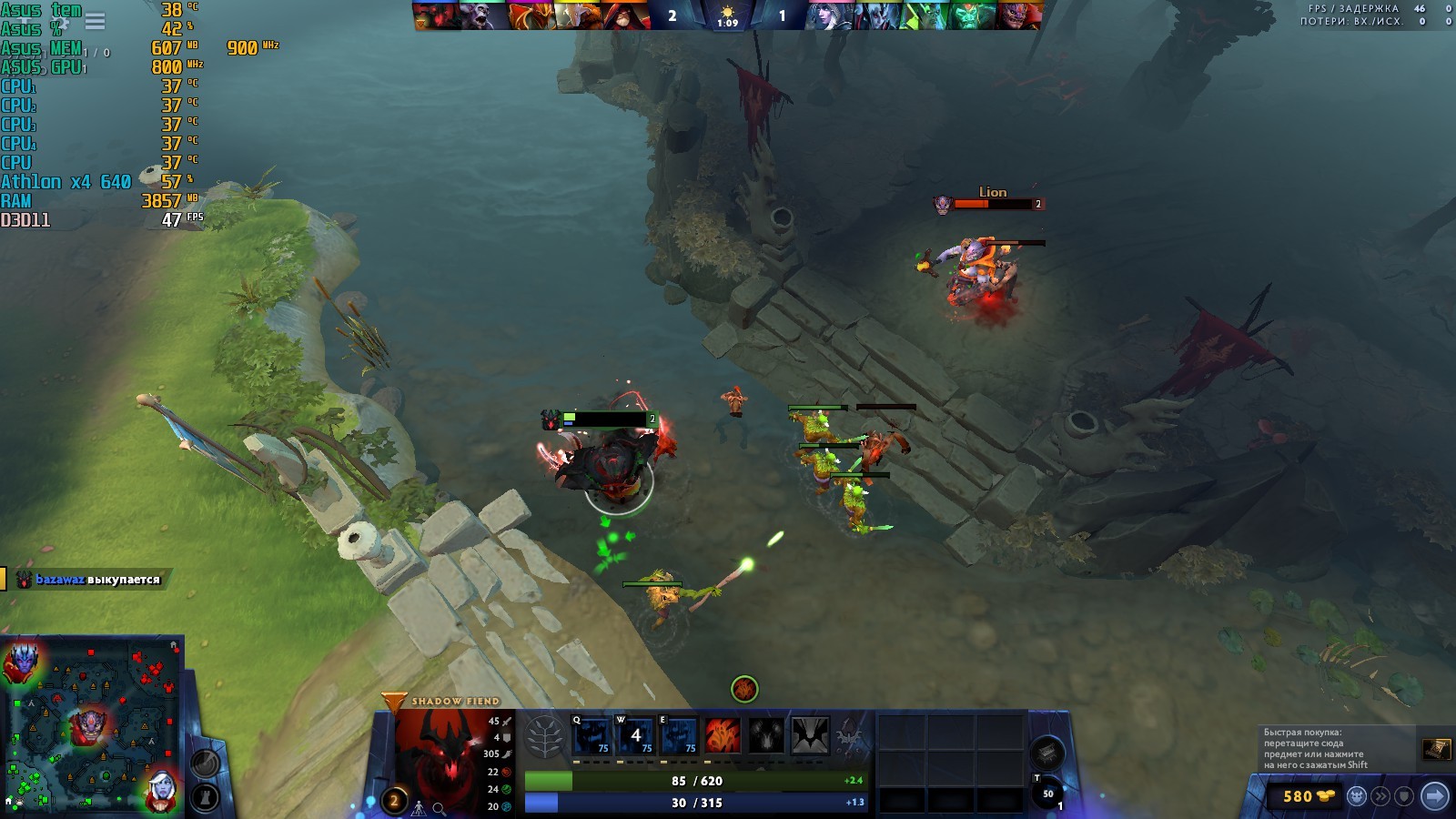Select the courier button

click(x=1357, y=796)
